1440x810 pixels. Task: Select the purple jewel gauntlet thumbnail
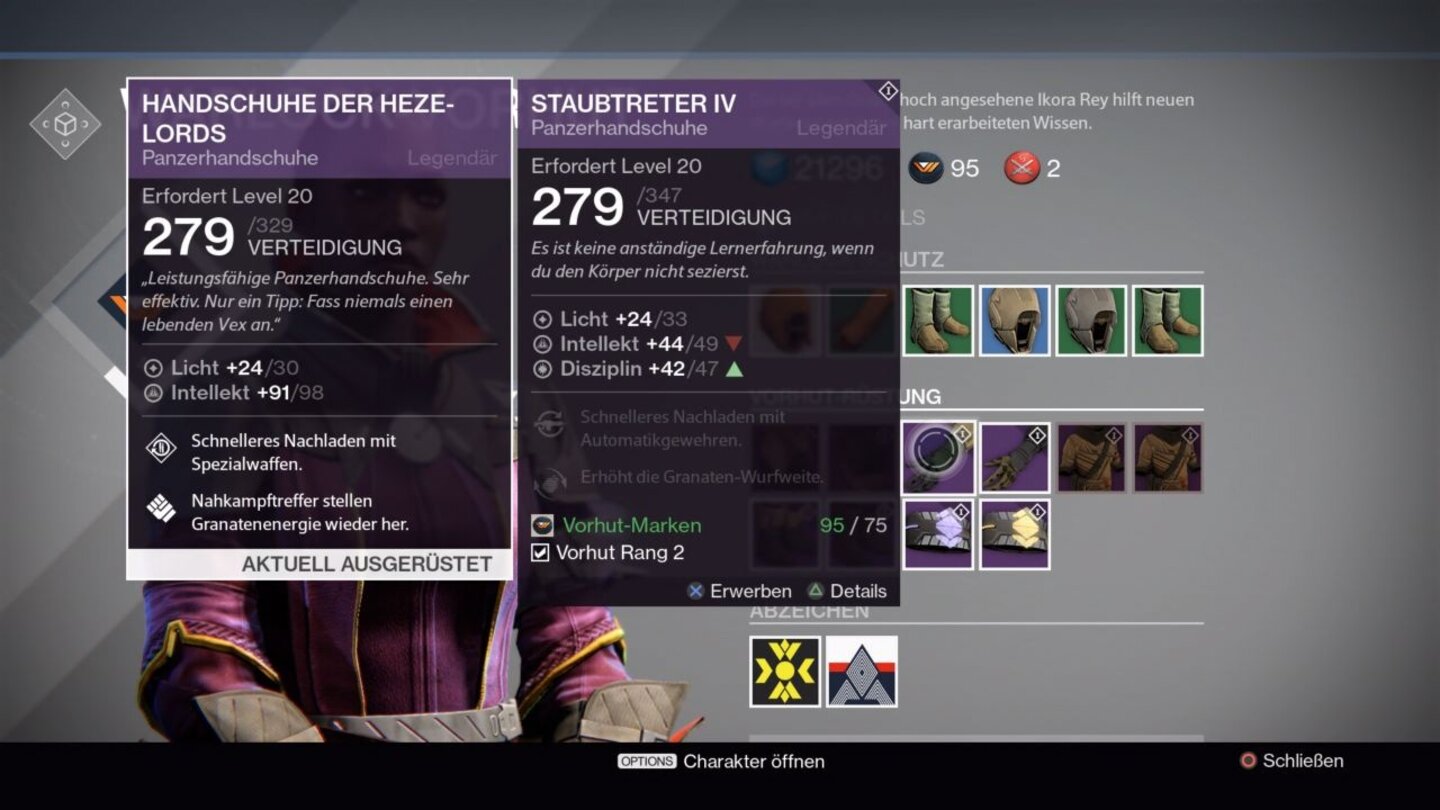(939, 533)
